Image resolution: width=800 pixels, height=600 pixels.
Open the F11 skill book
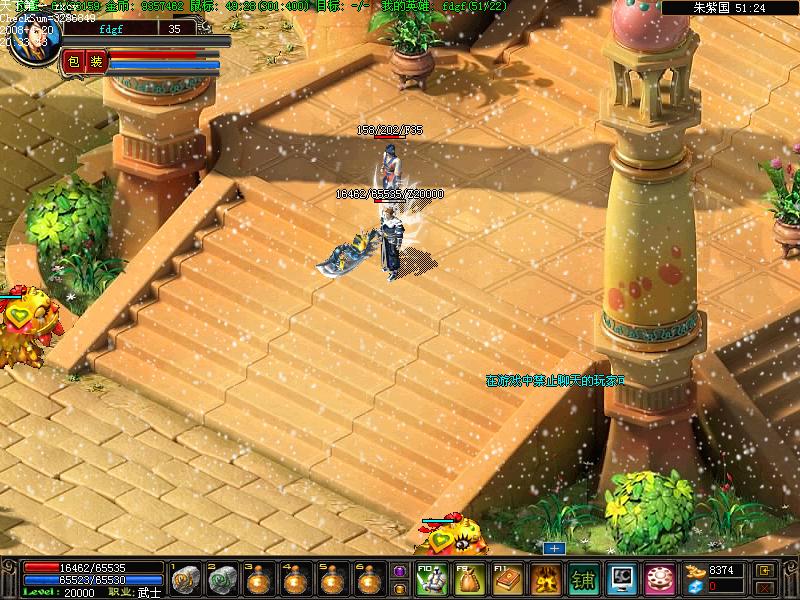click(507, 579)
